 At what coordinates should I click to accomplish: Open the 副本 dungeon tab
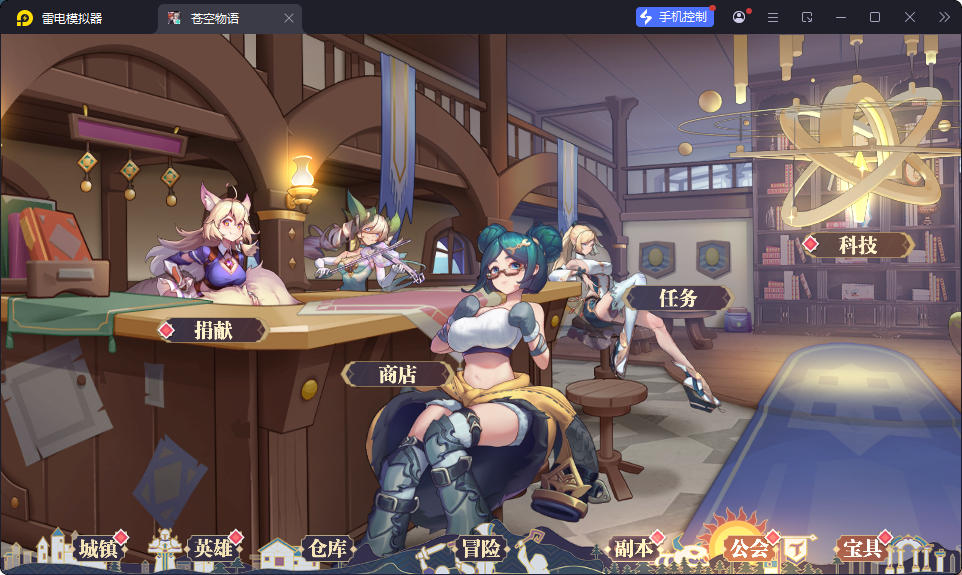[634, 548]
